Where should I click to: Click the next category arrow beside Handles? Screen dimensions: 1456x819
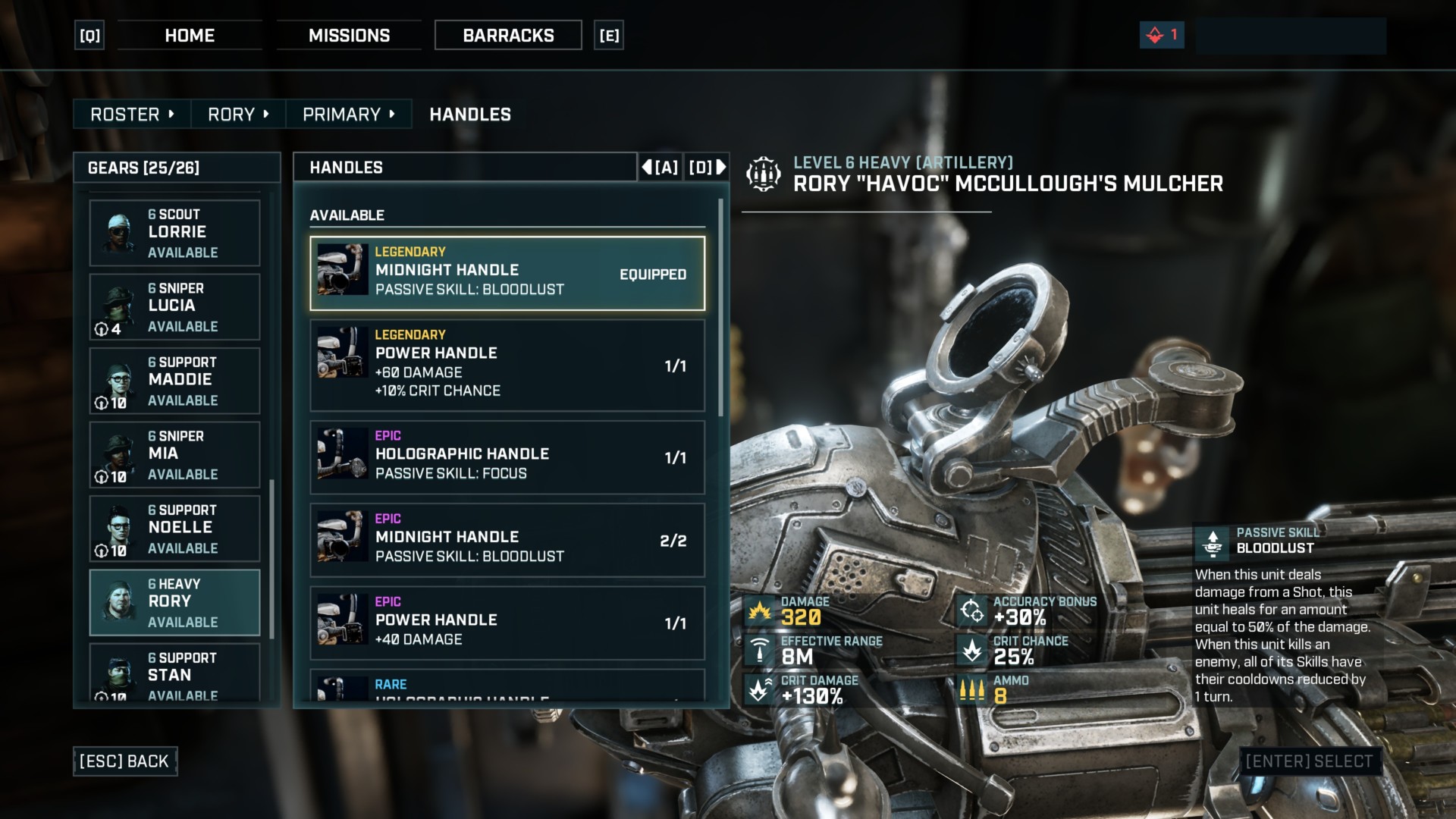tap(708, 167)
